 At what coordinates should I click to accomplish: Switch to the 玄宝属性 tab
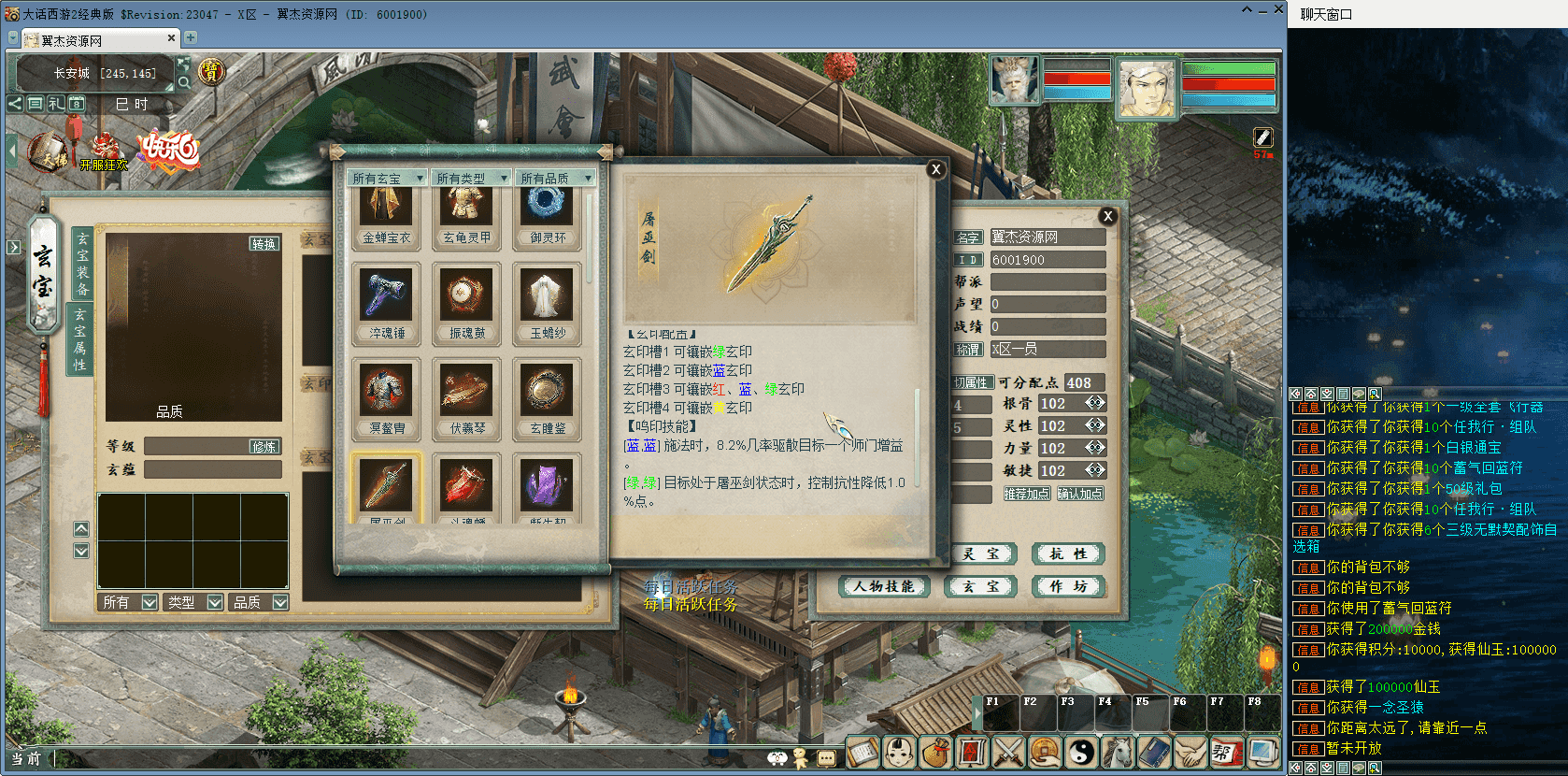[80, 338]
